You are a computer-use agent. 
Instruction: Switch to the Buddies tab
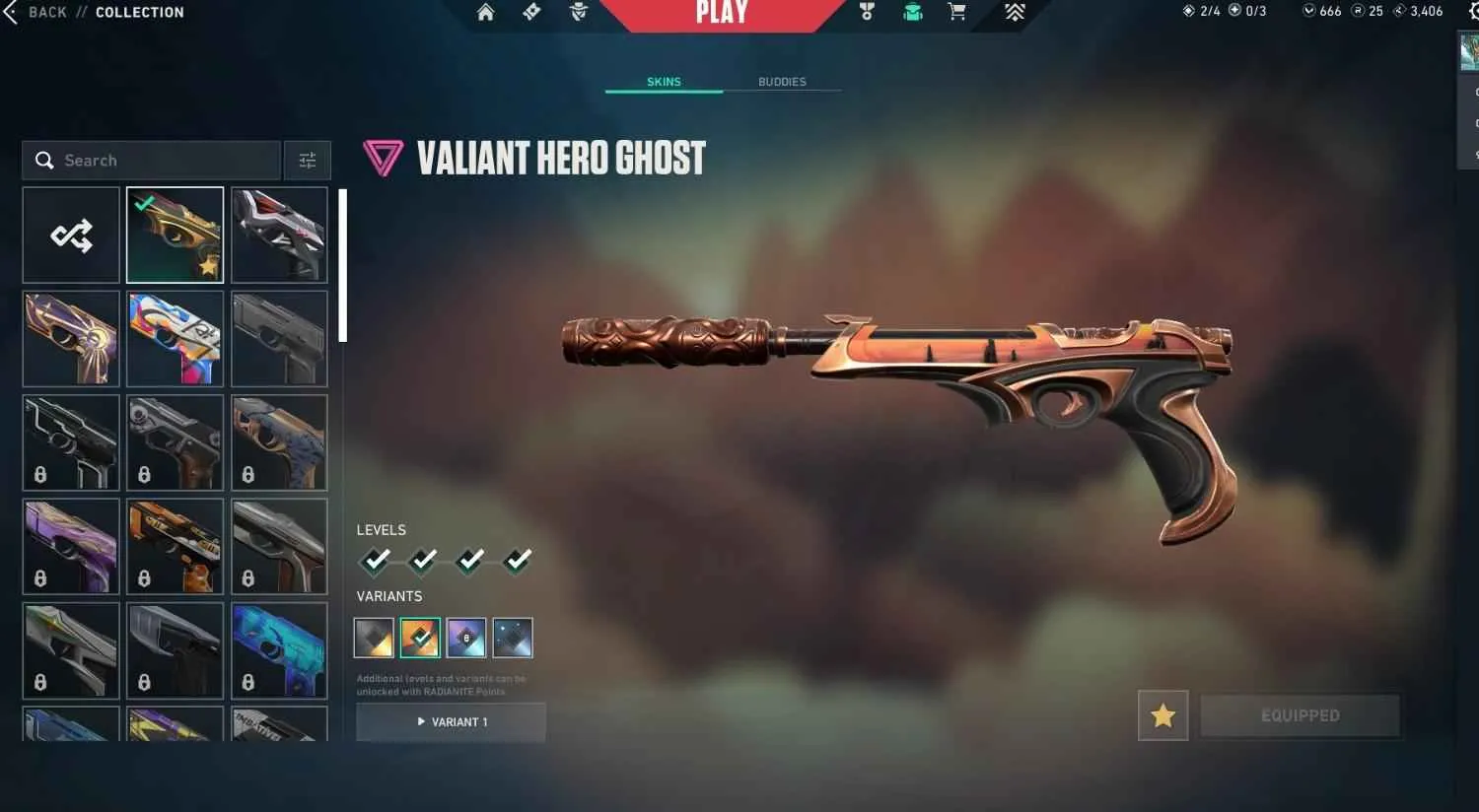tap(783, 82)
